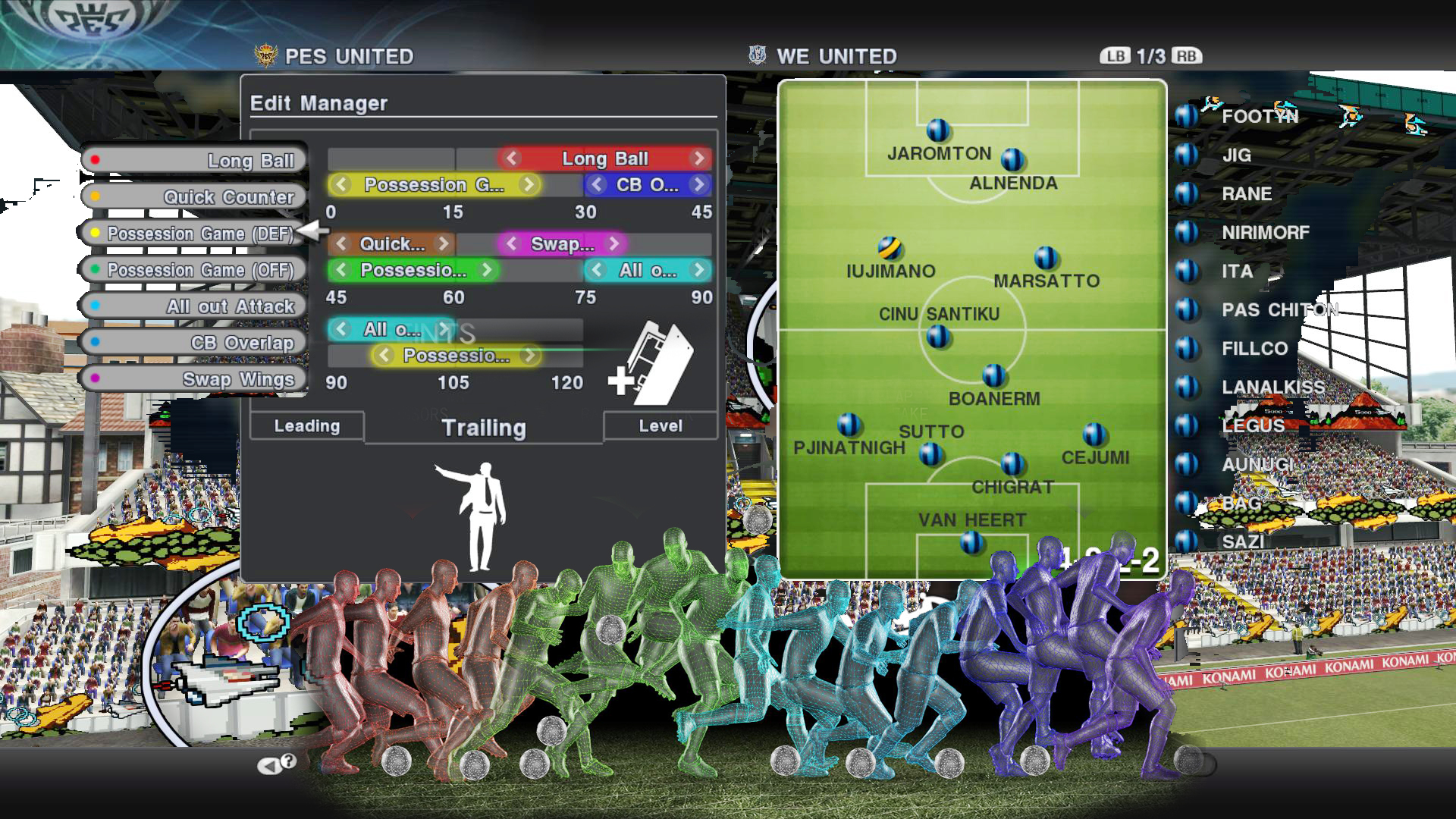Switch to the Leading tab
This screenshot has height=819, width=1456.
[306, 426]
